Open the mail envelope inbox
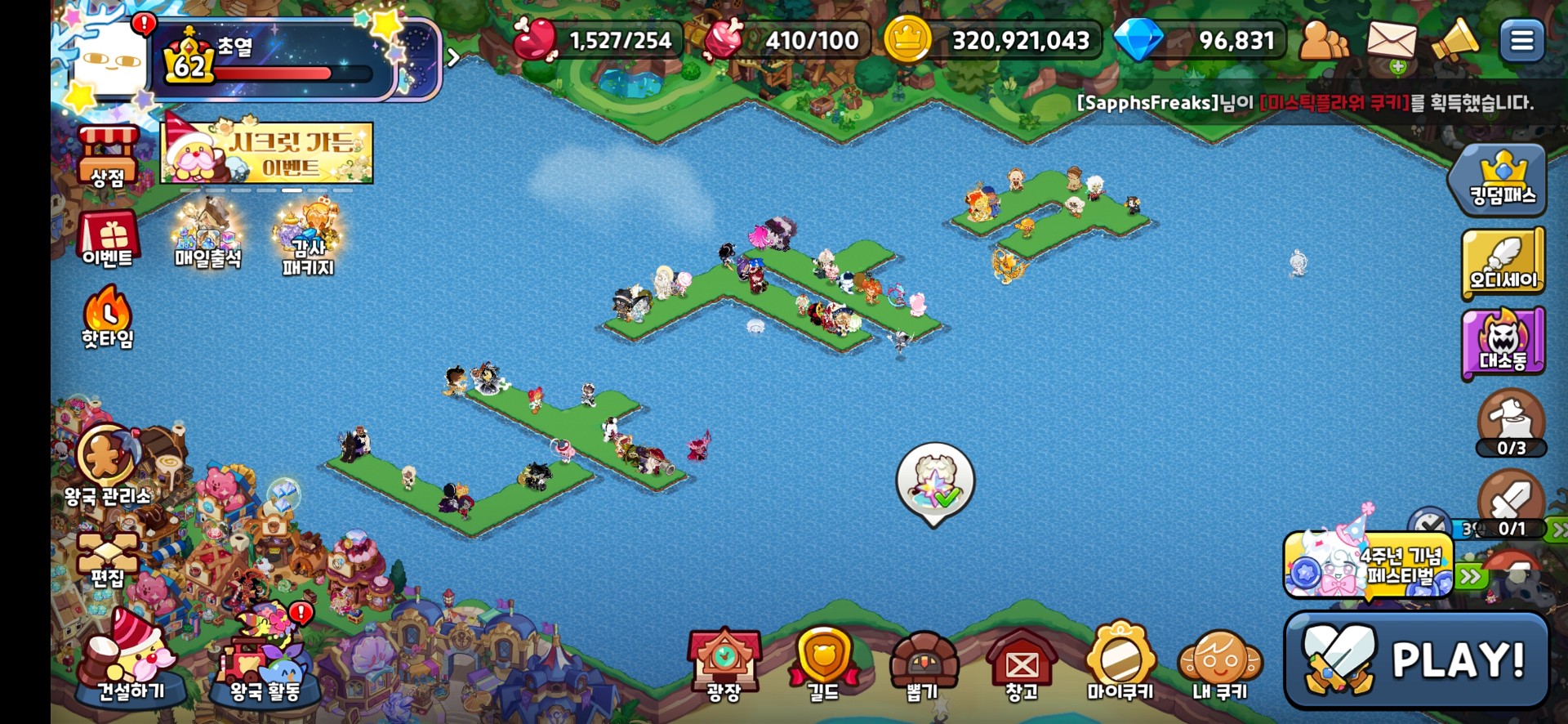 (x=1392, y=42)
